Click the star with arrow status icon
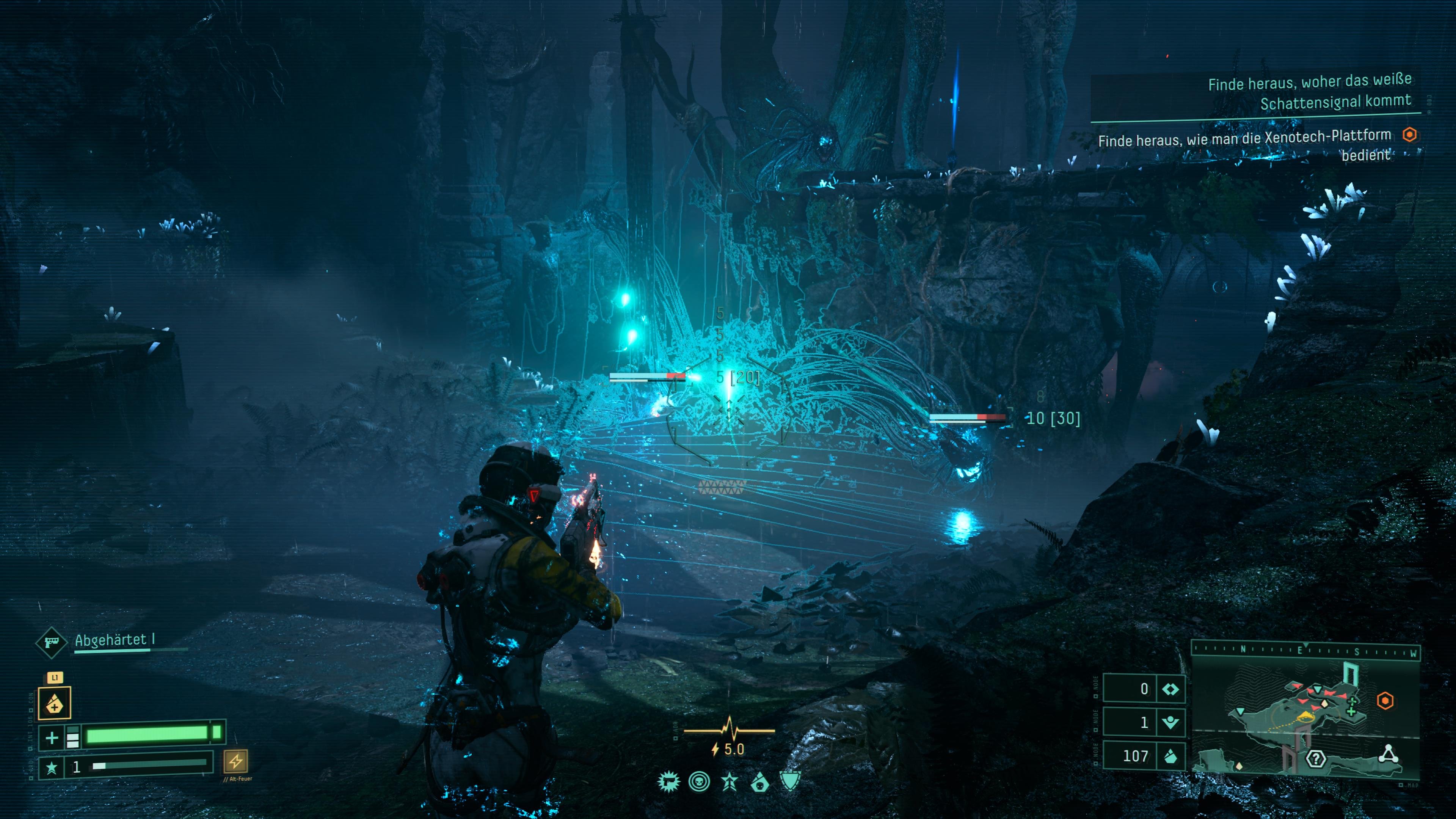The width and height of the screenshot is (1456, 819). point(730,782)
